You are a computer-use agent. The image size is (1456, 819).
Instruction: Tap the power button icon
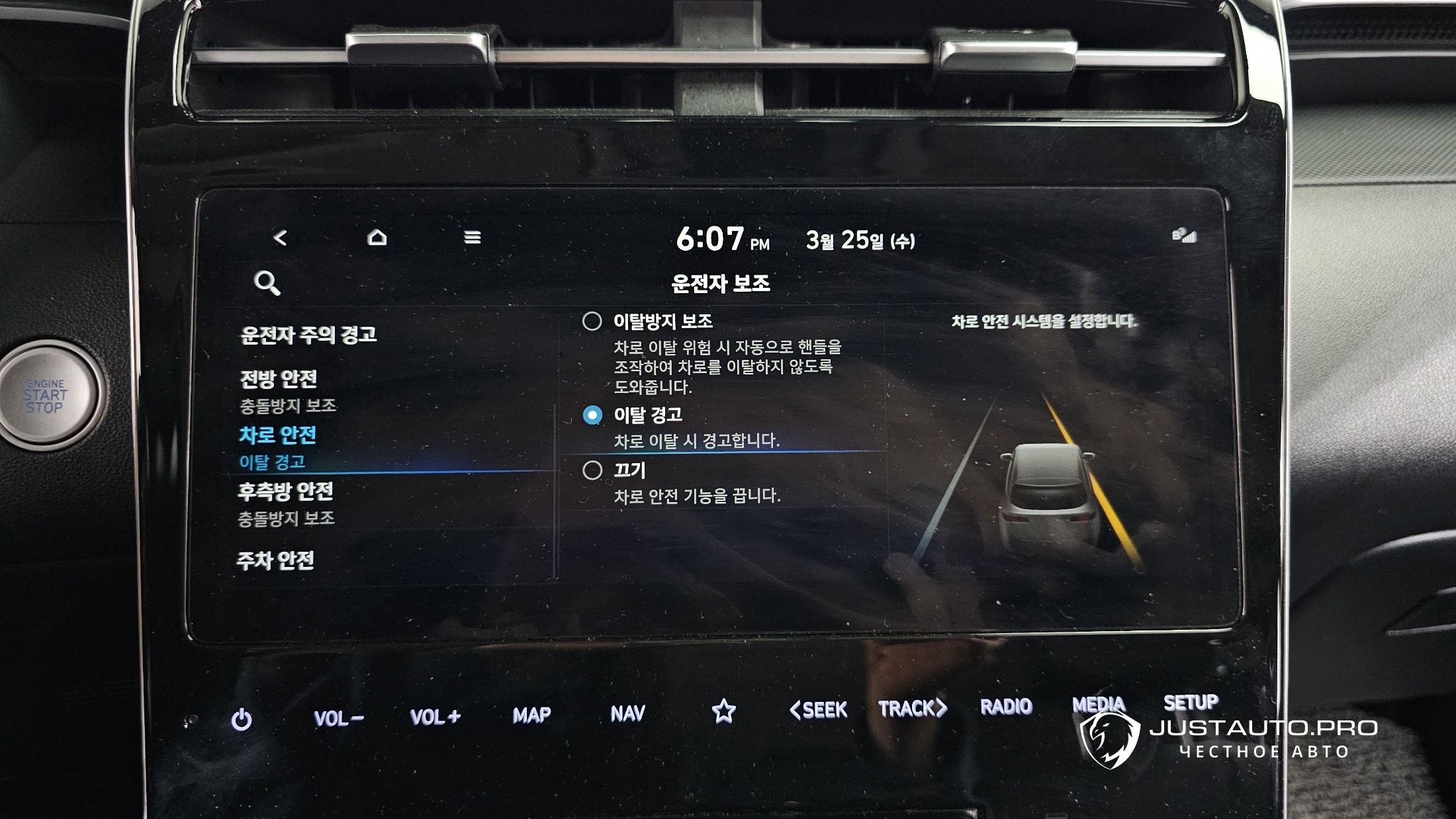[x=242, y=719]
